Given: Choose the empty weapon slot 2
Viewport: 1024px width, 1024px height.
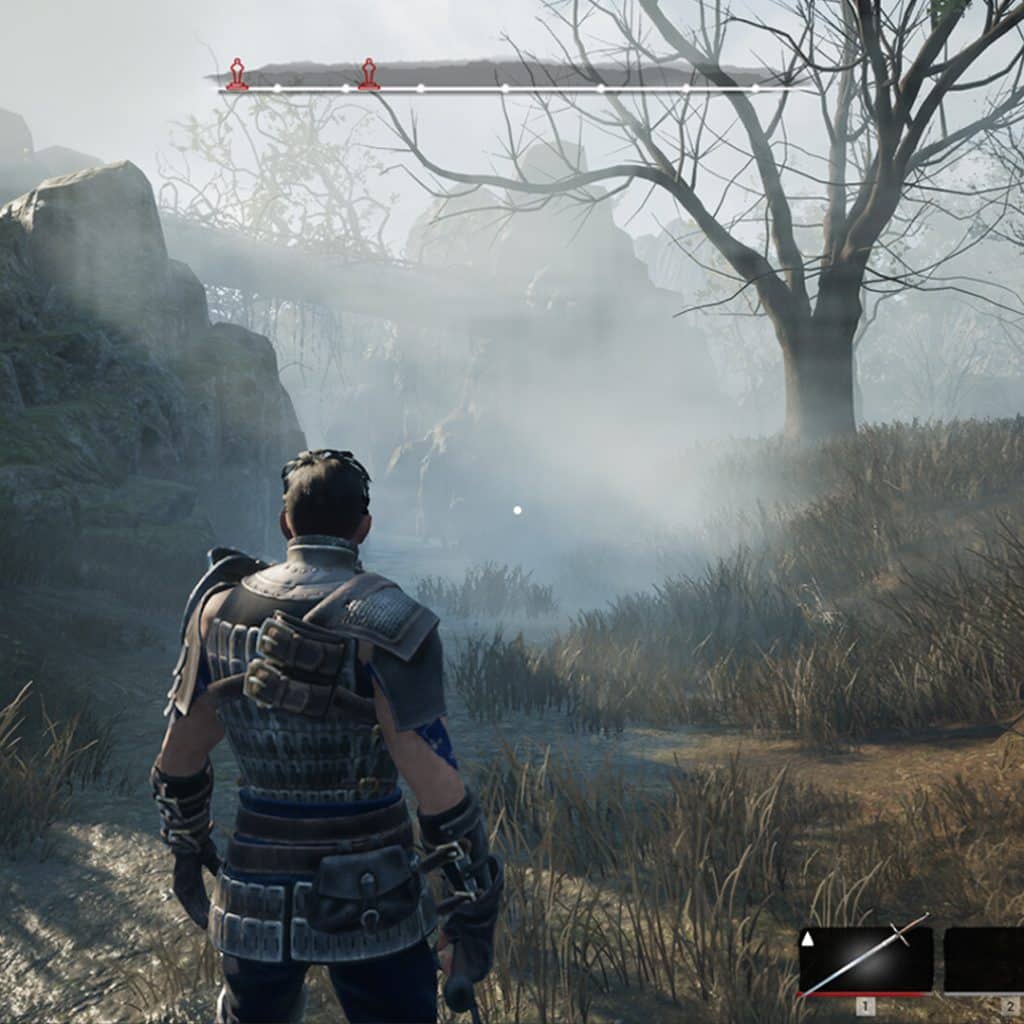Looking at the screenshot, I should point(984,960).
